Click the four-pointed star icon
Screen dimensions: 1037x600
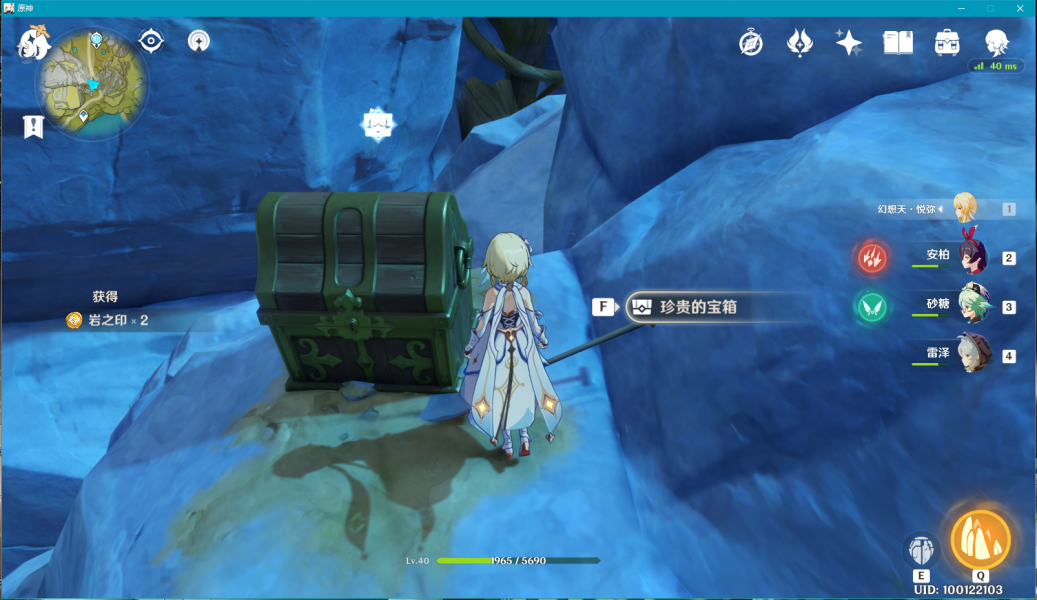(848, 43)
